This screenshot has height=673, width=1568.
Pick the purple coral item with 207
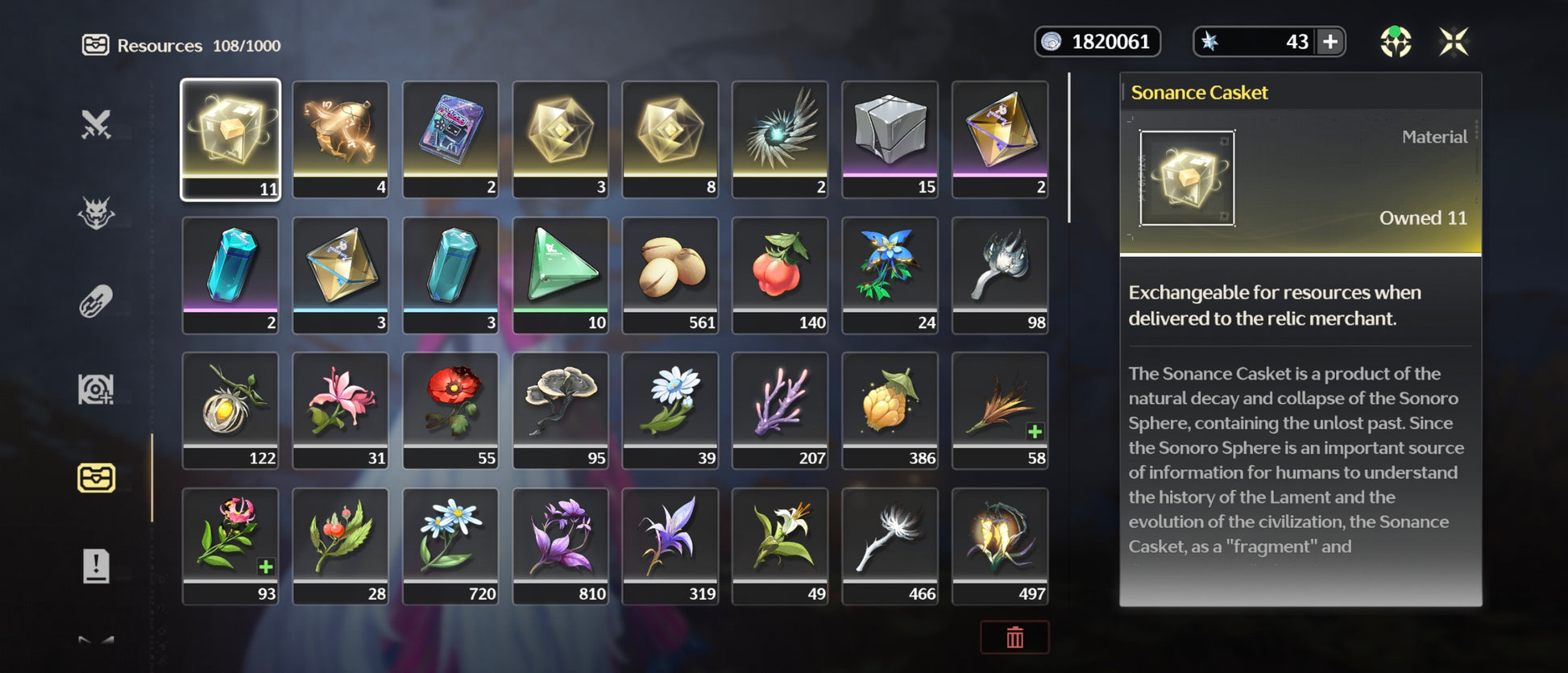click(x=780, y=409)
